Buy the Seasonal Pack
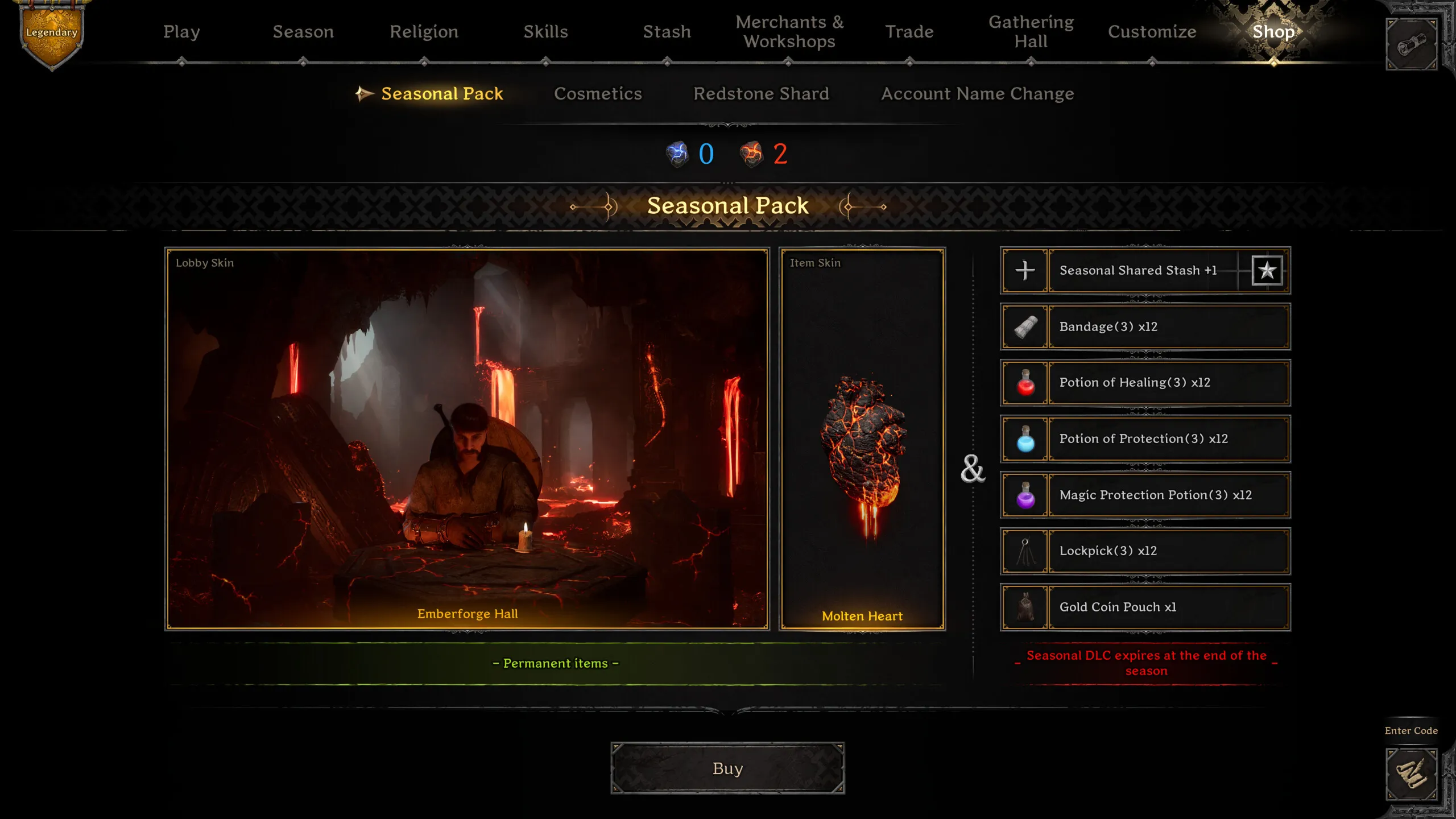 click(727, 768)
